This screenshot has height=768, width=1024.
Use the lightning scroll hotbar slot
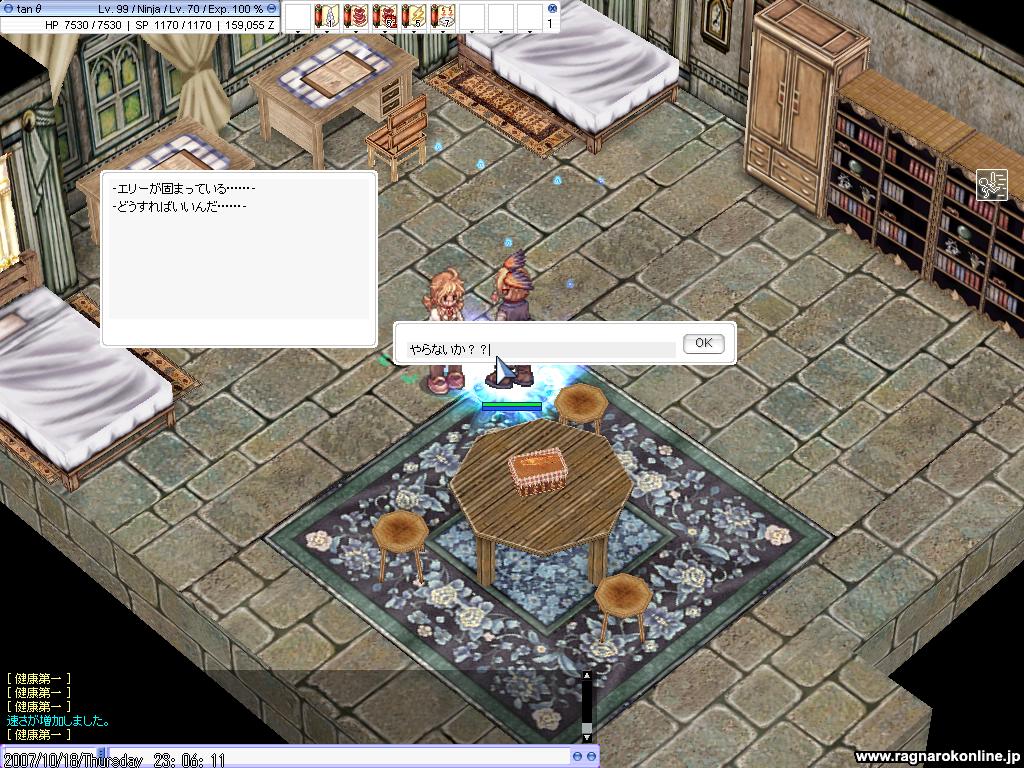click(414, 16)
